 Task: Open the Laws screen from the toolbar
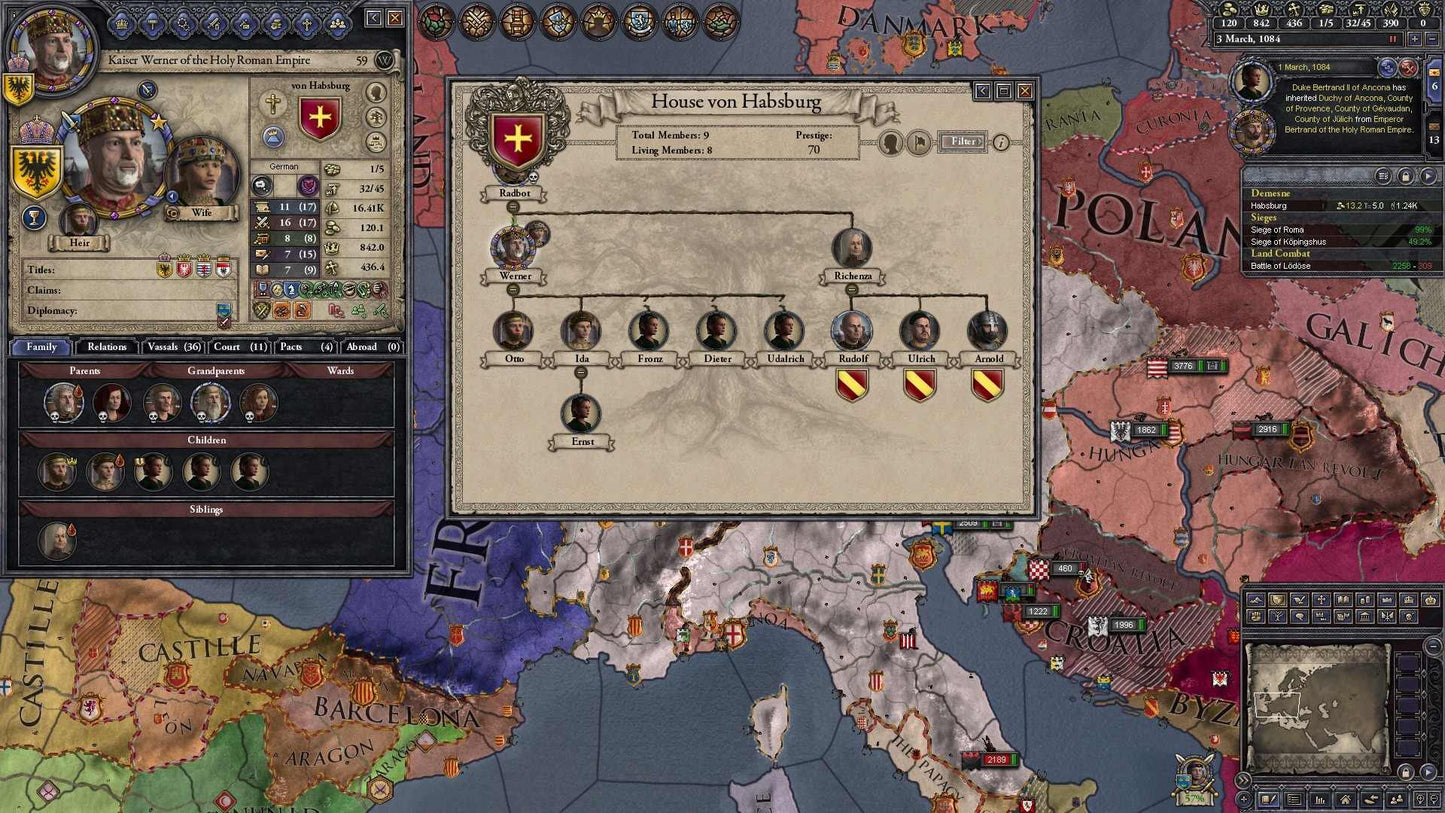click(x=557, y=22)
